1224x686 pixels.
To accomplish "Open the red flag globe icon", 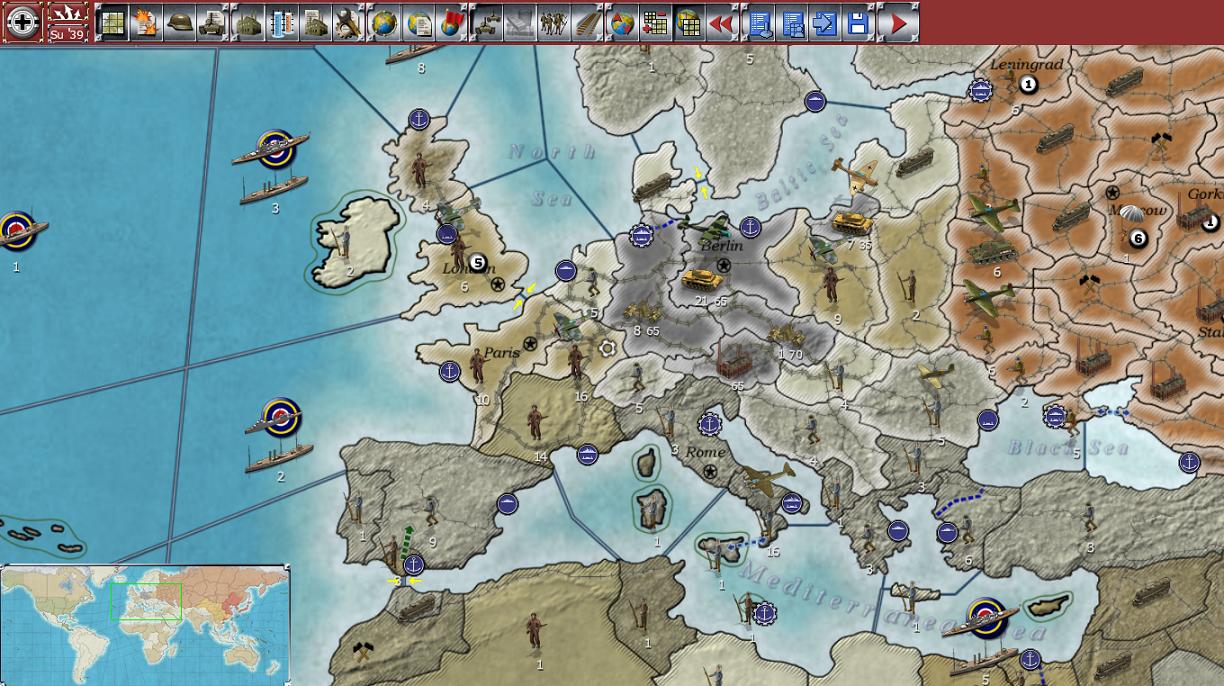I will (x=452, y=23).
